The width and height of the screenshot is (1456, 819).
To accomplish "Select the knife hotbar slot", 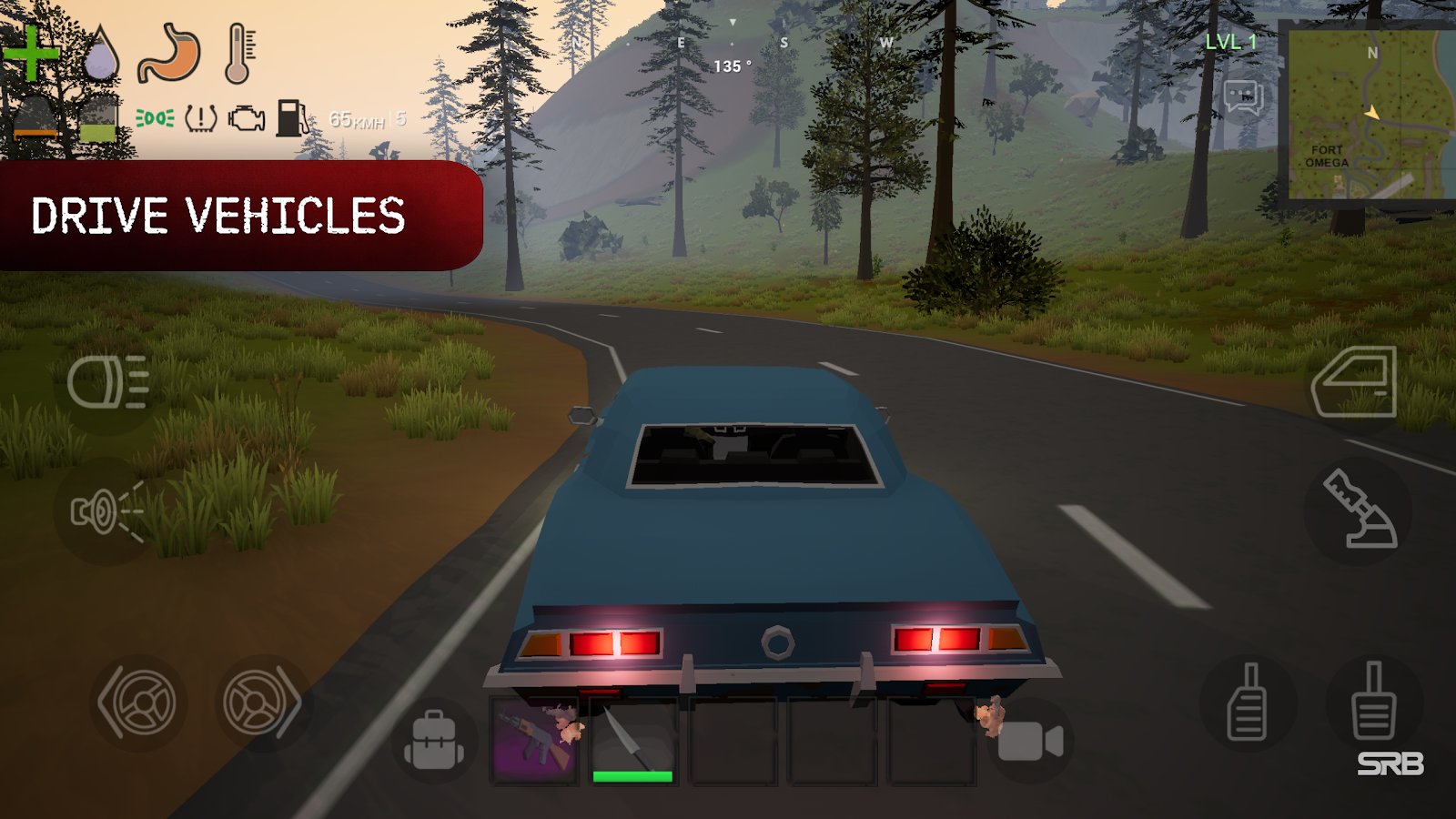I will point(632,740).
